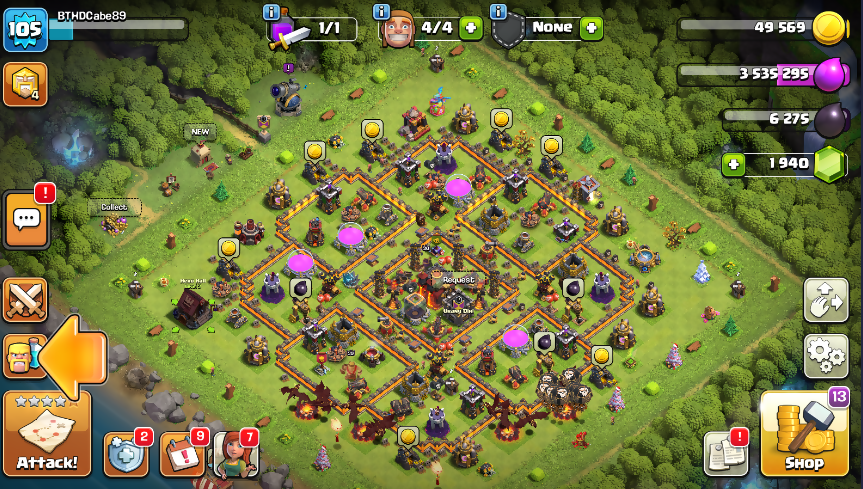The image size is (863, 489).
Task: Open the settings gears menu
Action: [x=825, y=355]
